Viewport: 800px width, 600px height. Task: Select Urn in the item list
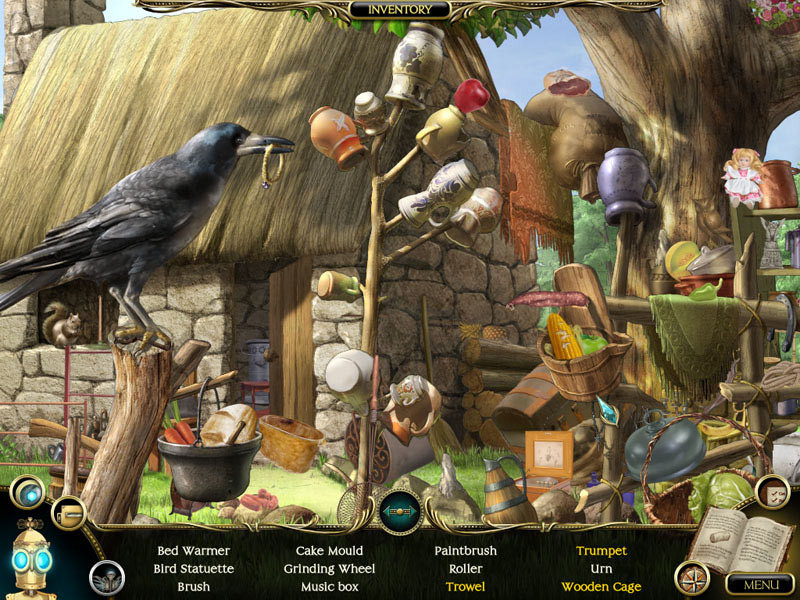tap(601, 569)
